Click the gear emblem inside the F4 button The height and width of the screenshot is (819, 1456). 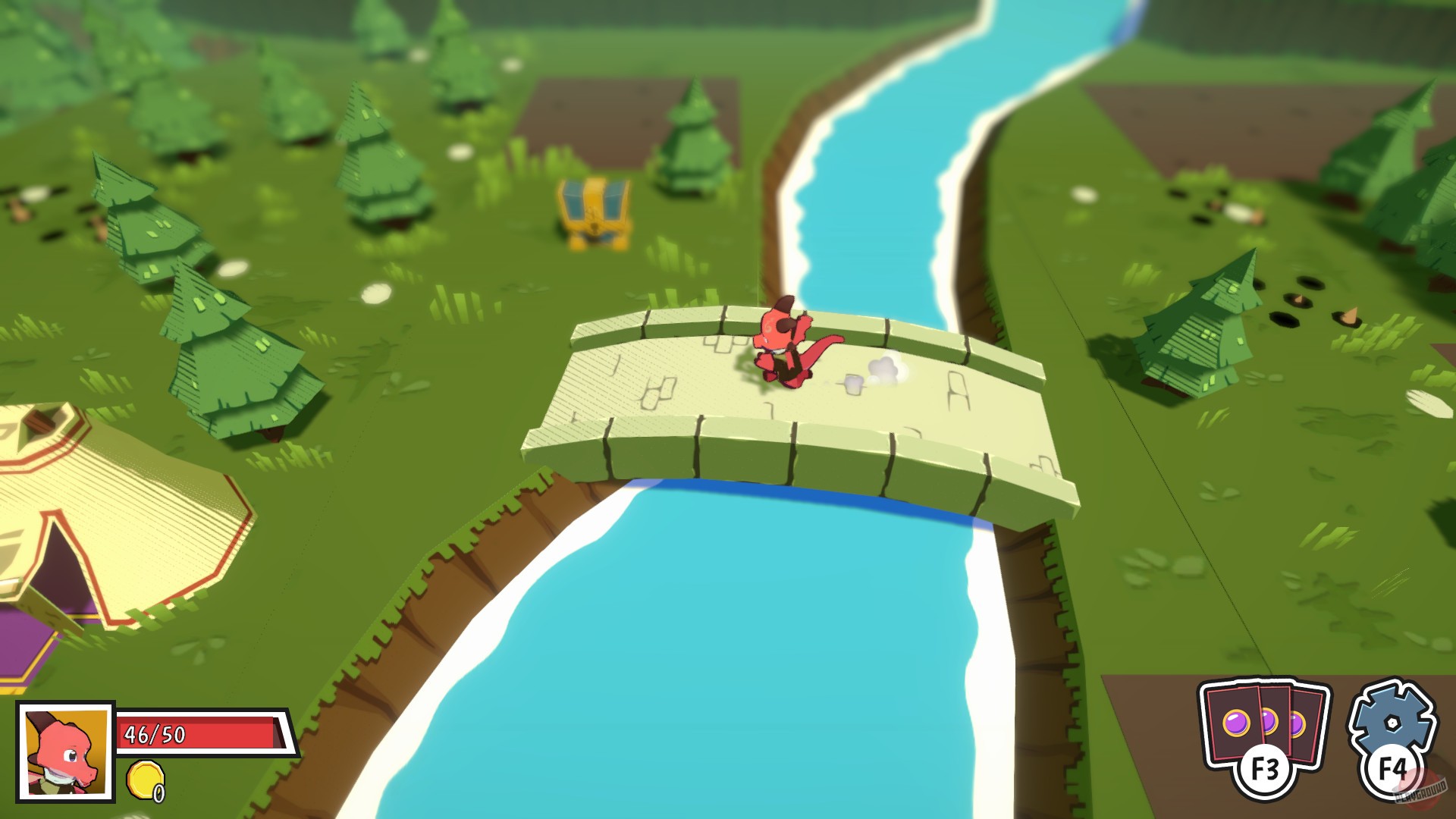(1392, 720)
